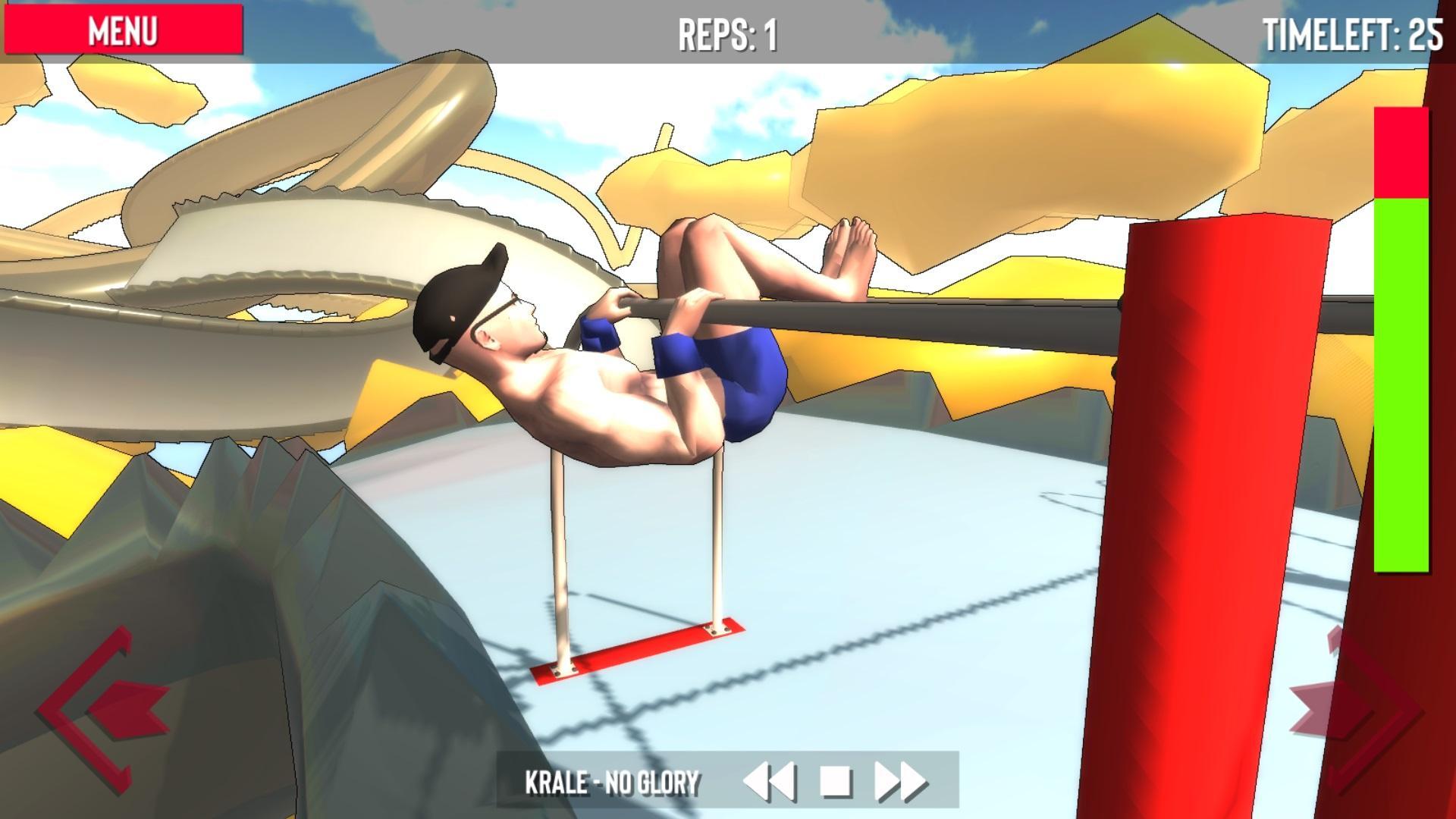Tap the left red arrow control

(102, 709)
